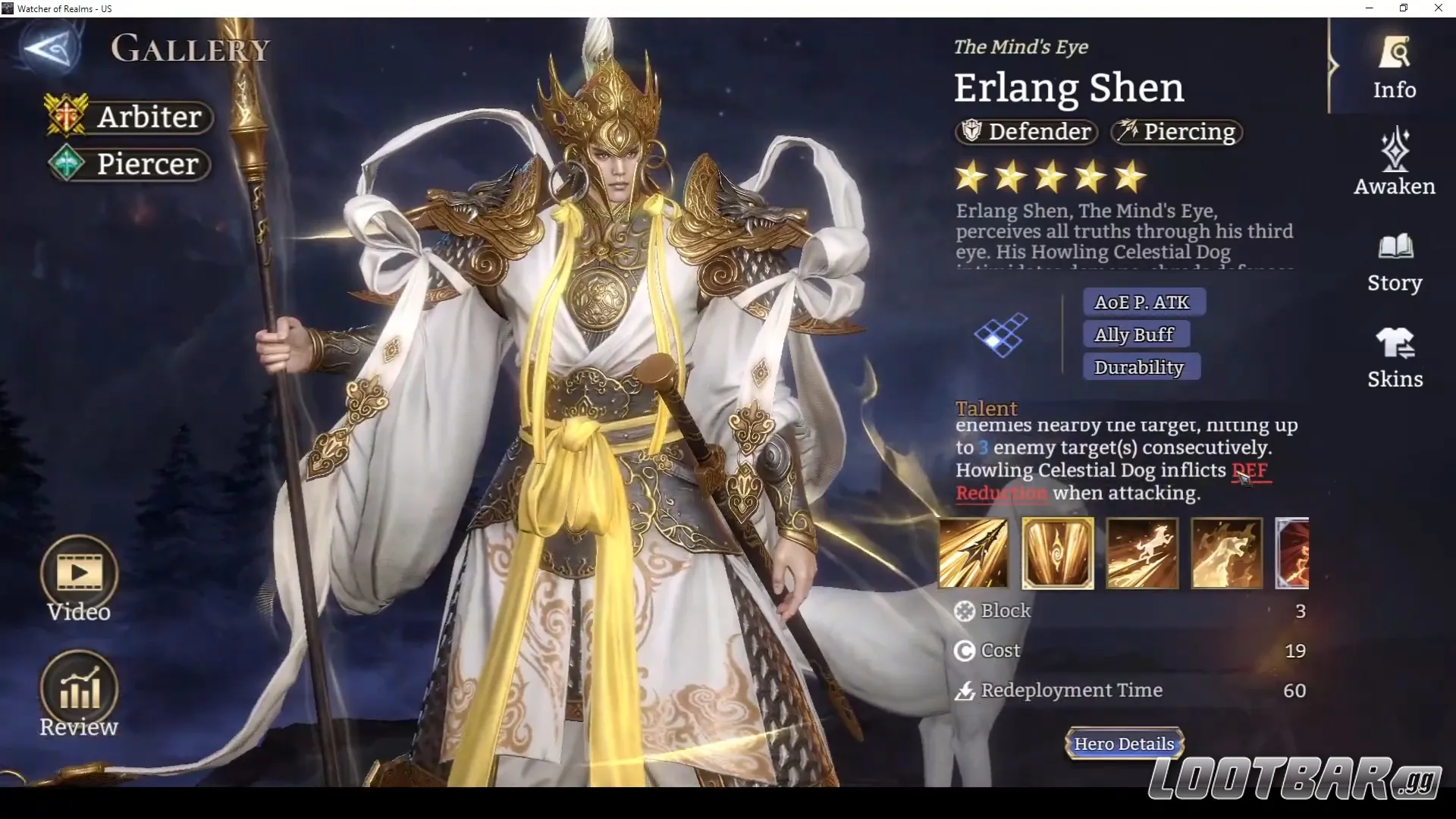Click the Talent section heading
This screenshot has height=819, width=1456.
point(987,408)
